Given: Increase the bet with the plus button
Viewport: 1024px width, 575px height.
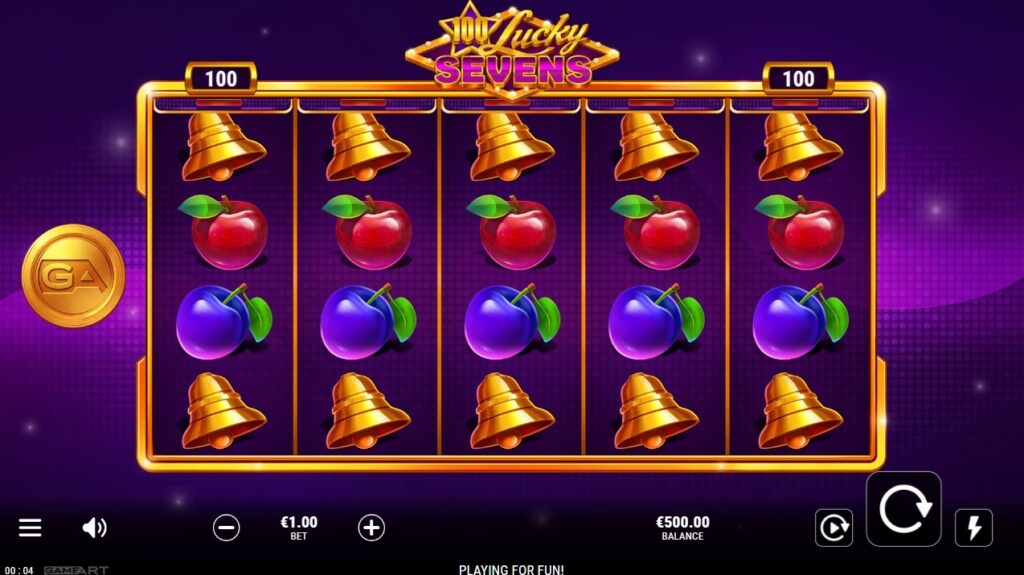Looking at the screenshot, I should coord(371,527).
